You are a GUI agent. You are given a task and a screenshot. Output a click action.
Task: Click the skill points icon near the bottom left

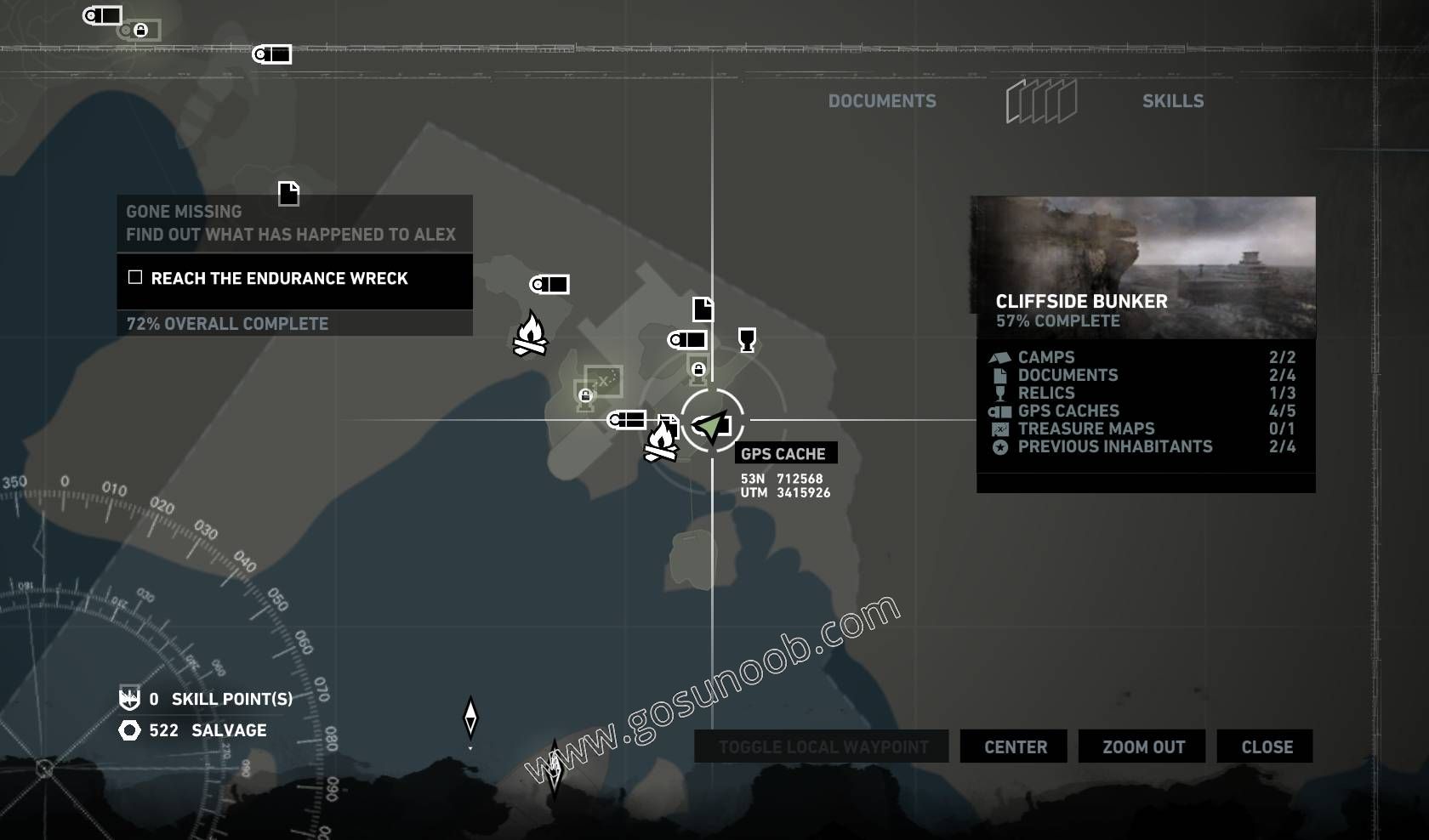(x=128, y=698)
